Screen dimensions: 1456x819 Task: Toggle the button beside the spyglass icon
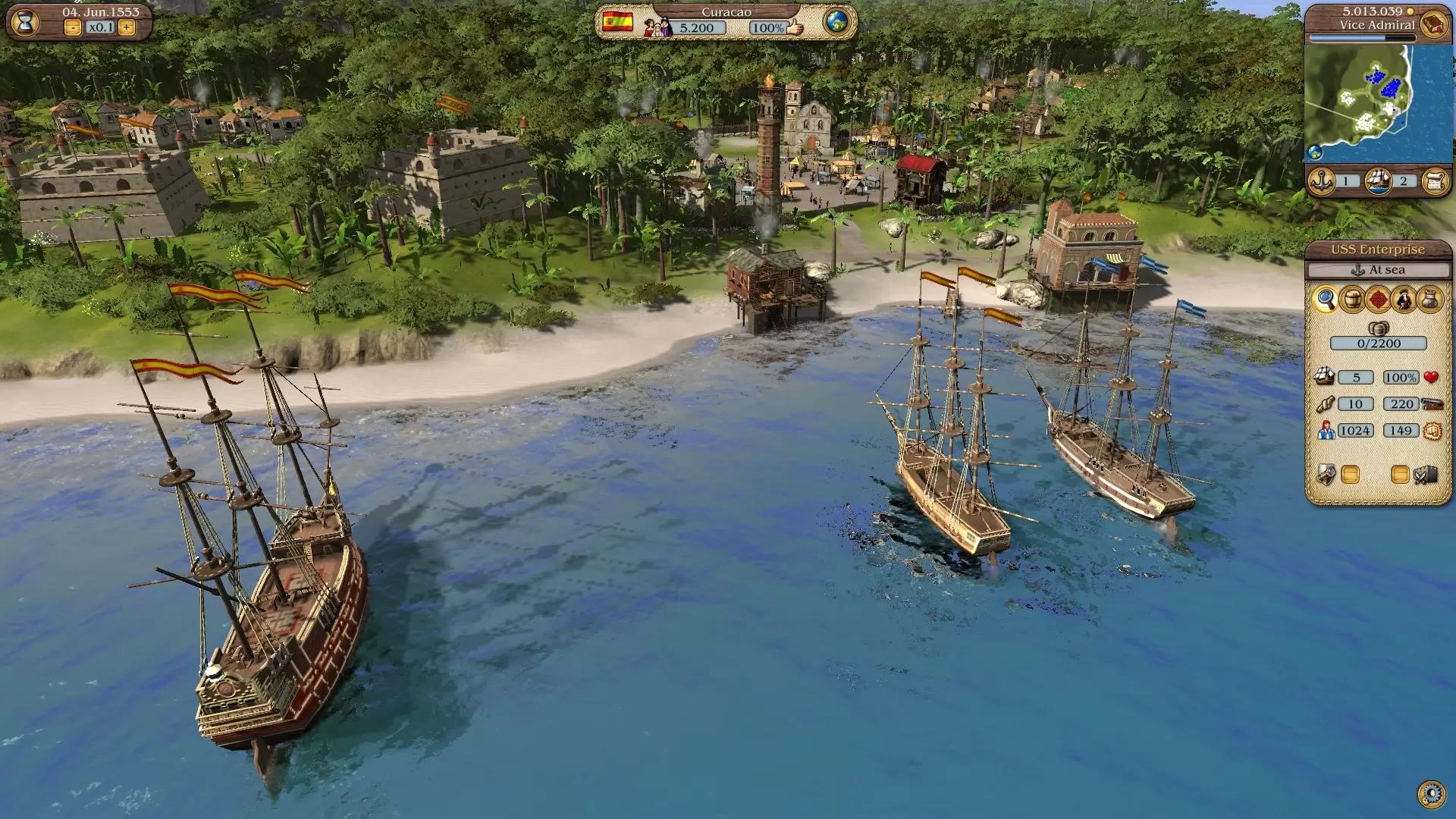click(x=1350, y=475)
